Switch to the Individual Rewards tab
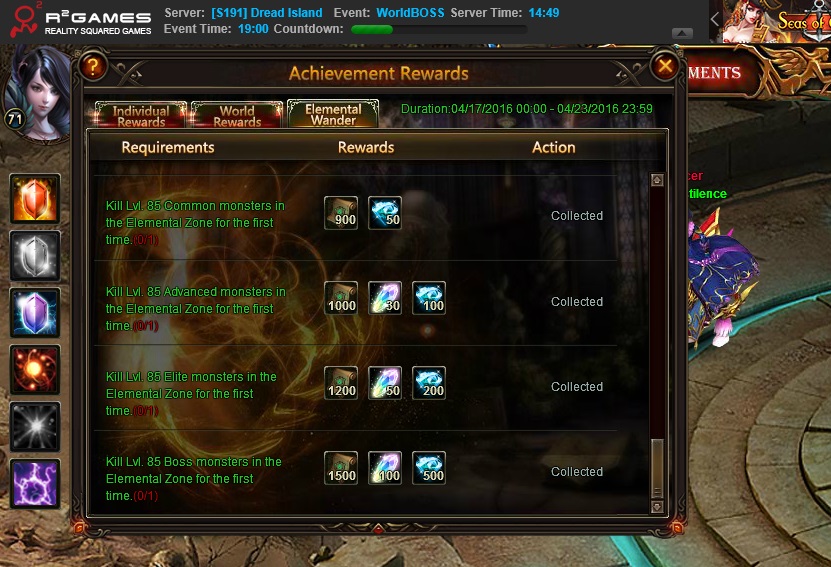This screenshot has height=567, width=831. 140,115
